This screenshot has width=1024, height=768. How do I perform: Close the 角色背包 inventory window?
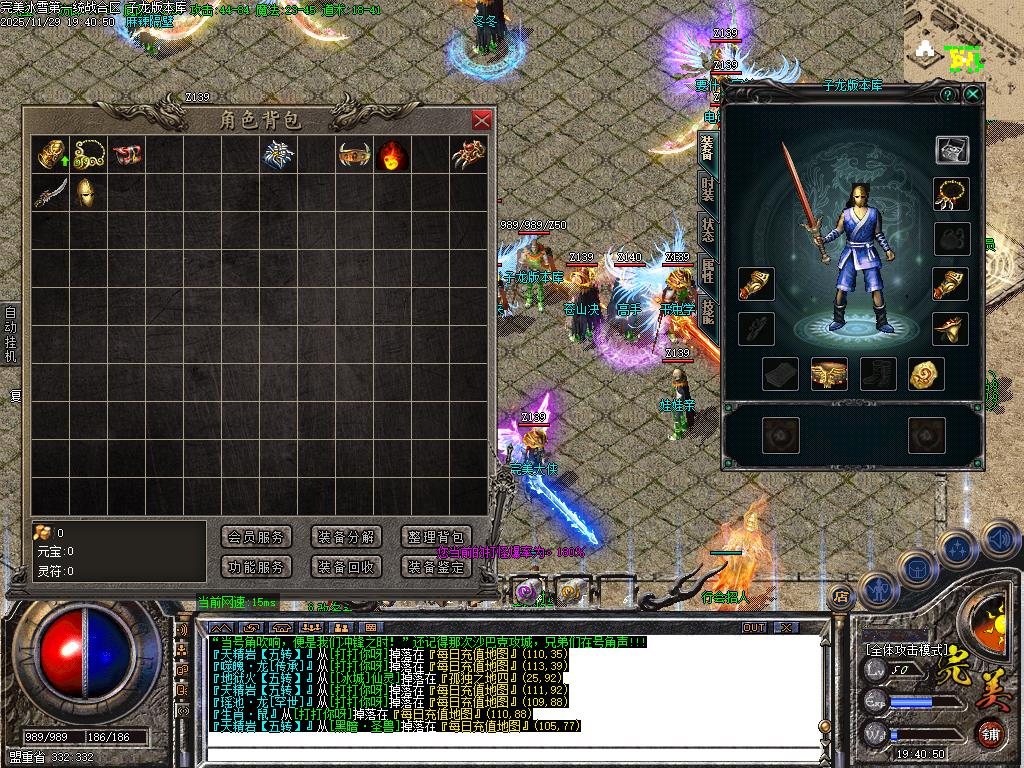coord(482,120)
